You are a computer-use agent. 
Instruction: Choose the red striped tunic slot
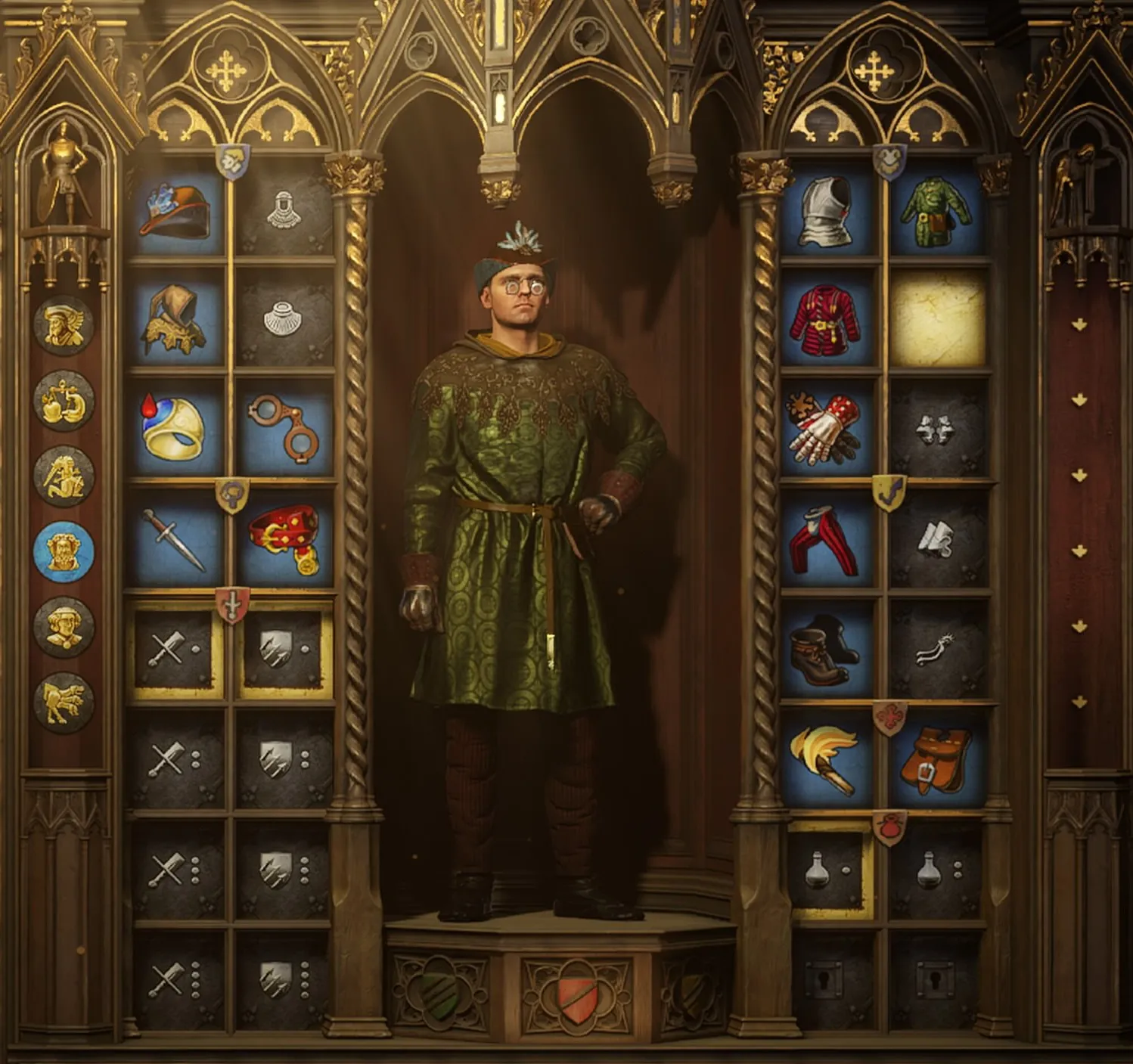click(827, 320)
